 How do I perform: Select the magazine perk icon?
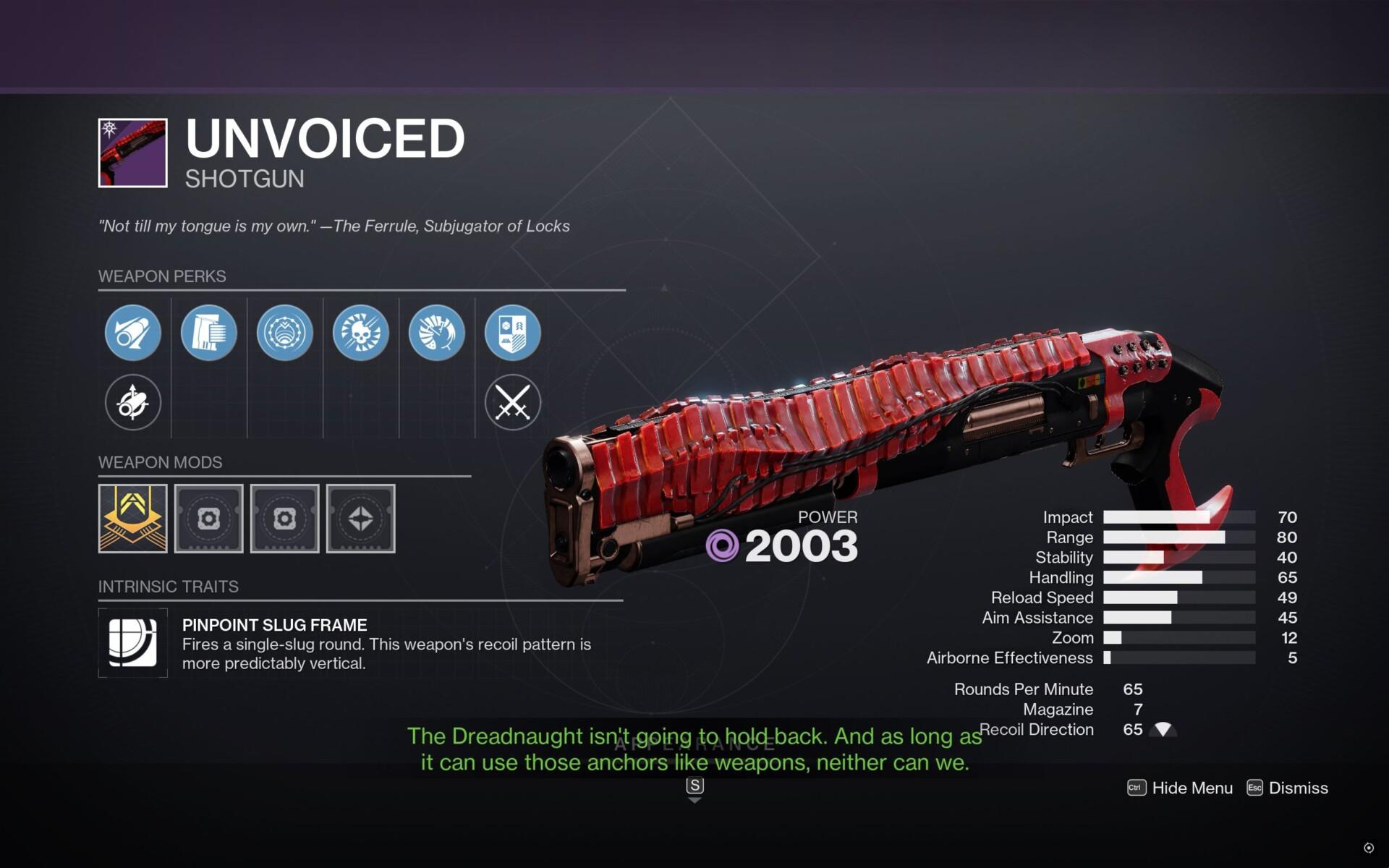209,331
